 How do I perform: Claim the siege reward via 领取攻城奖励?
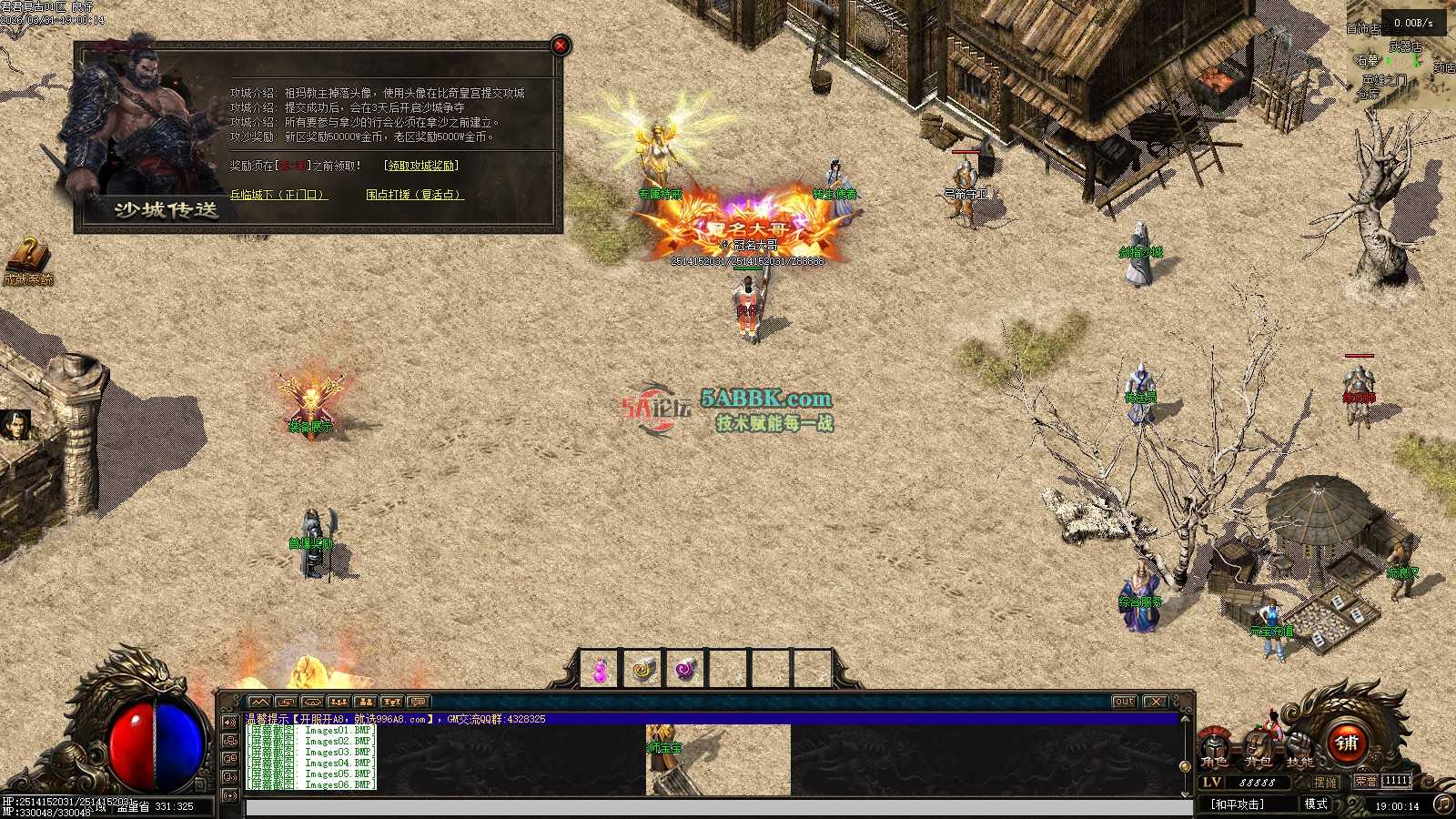point(421,166)
